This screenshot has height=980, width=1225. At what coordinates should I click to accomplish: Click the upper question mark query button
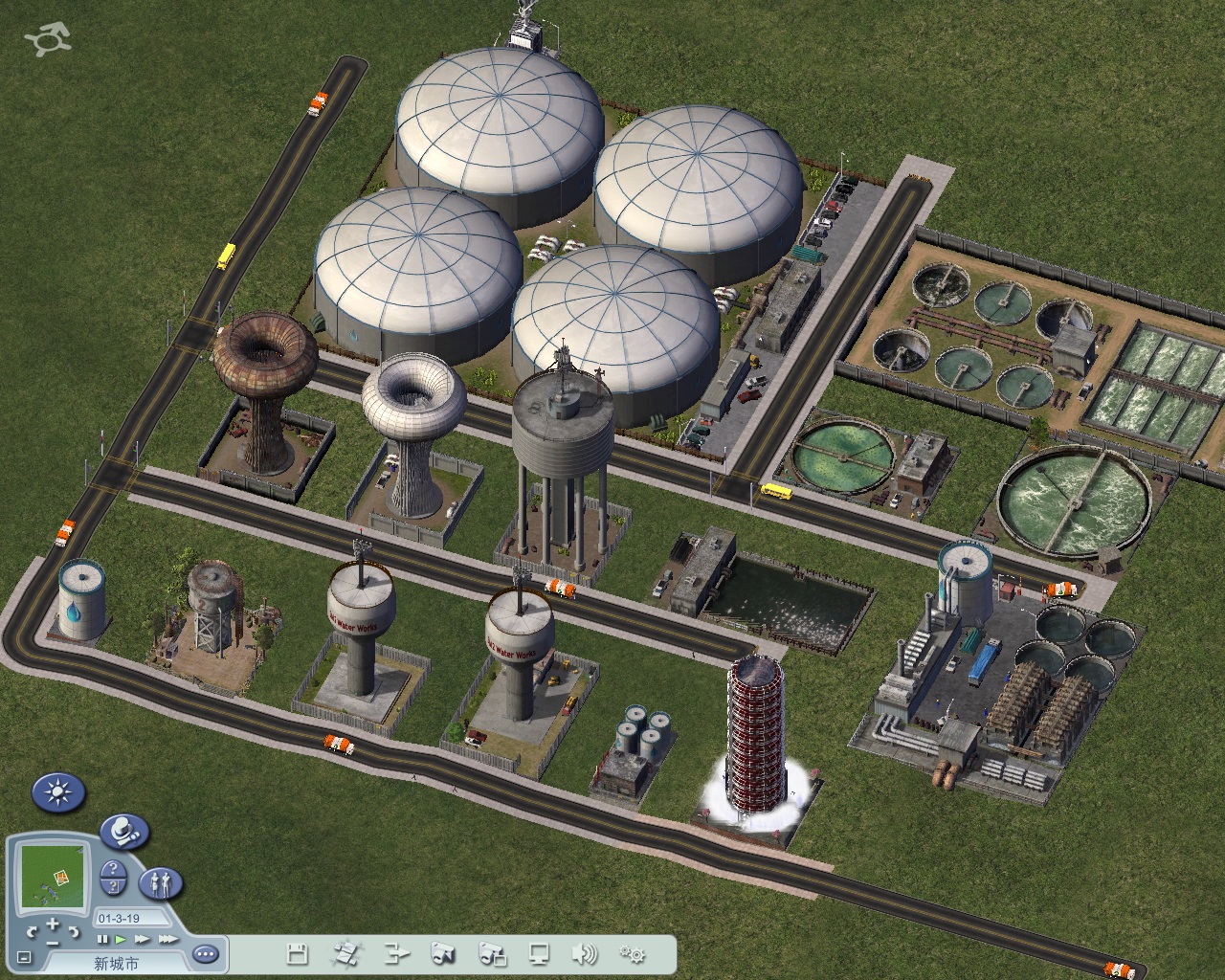point(113,869)
